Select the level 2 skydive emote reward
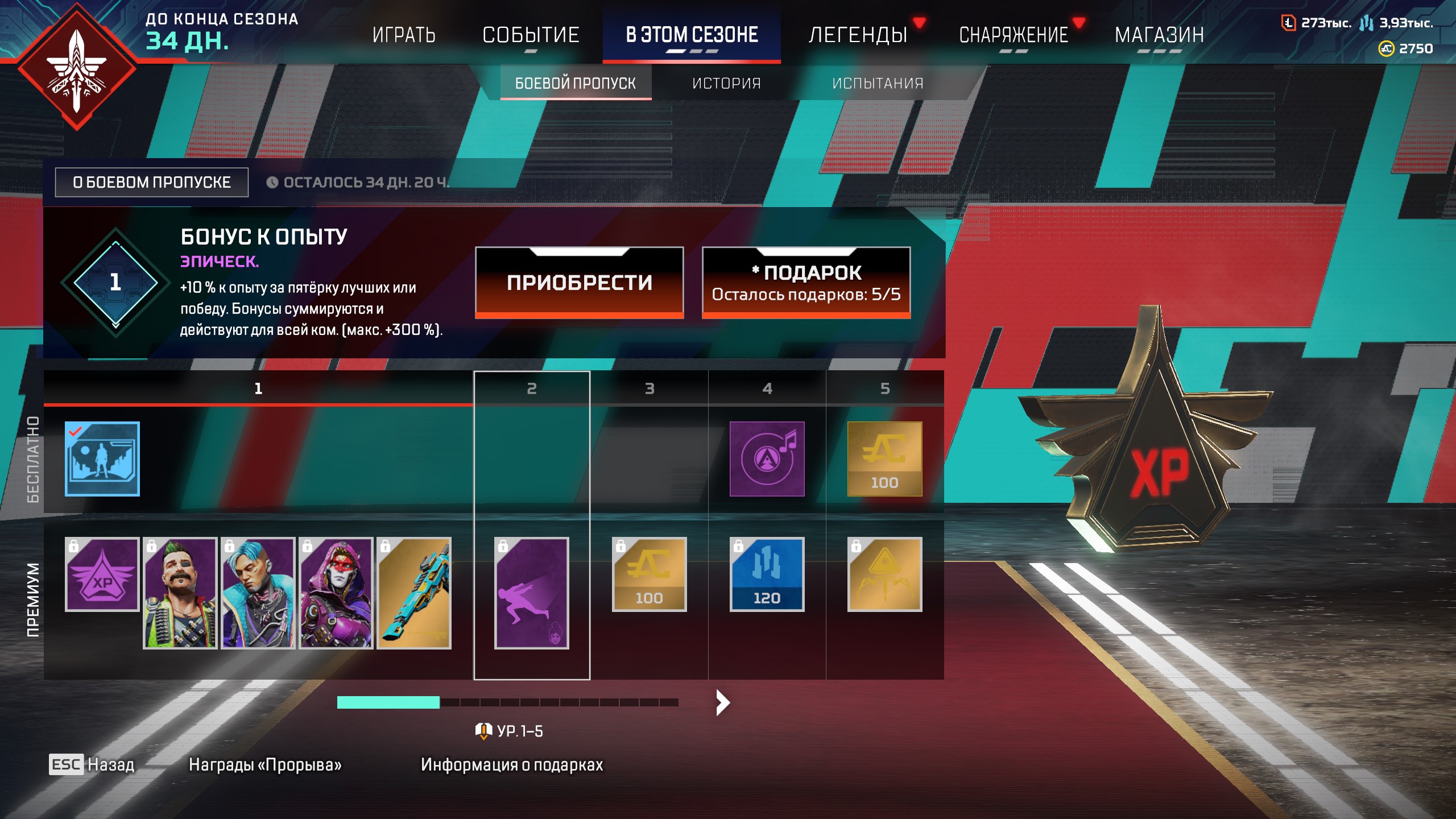The image size is (1456, 819). pos(531,593)
